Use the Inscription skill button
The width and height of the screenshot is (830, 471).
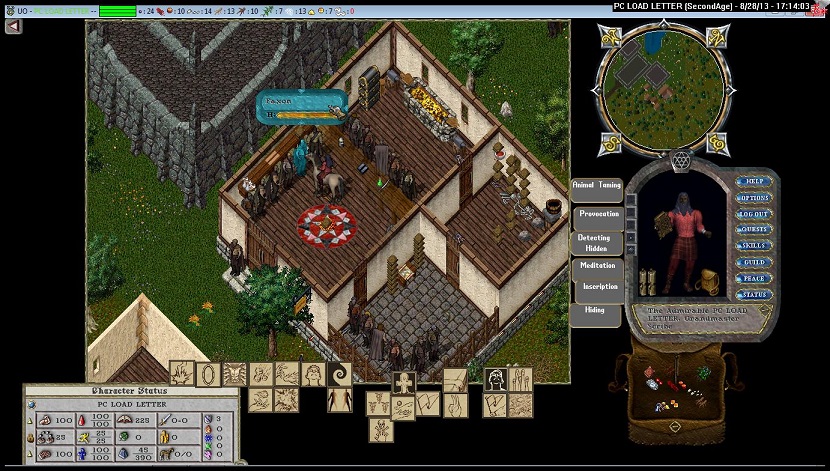pos(601,287)
